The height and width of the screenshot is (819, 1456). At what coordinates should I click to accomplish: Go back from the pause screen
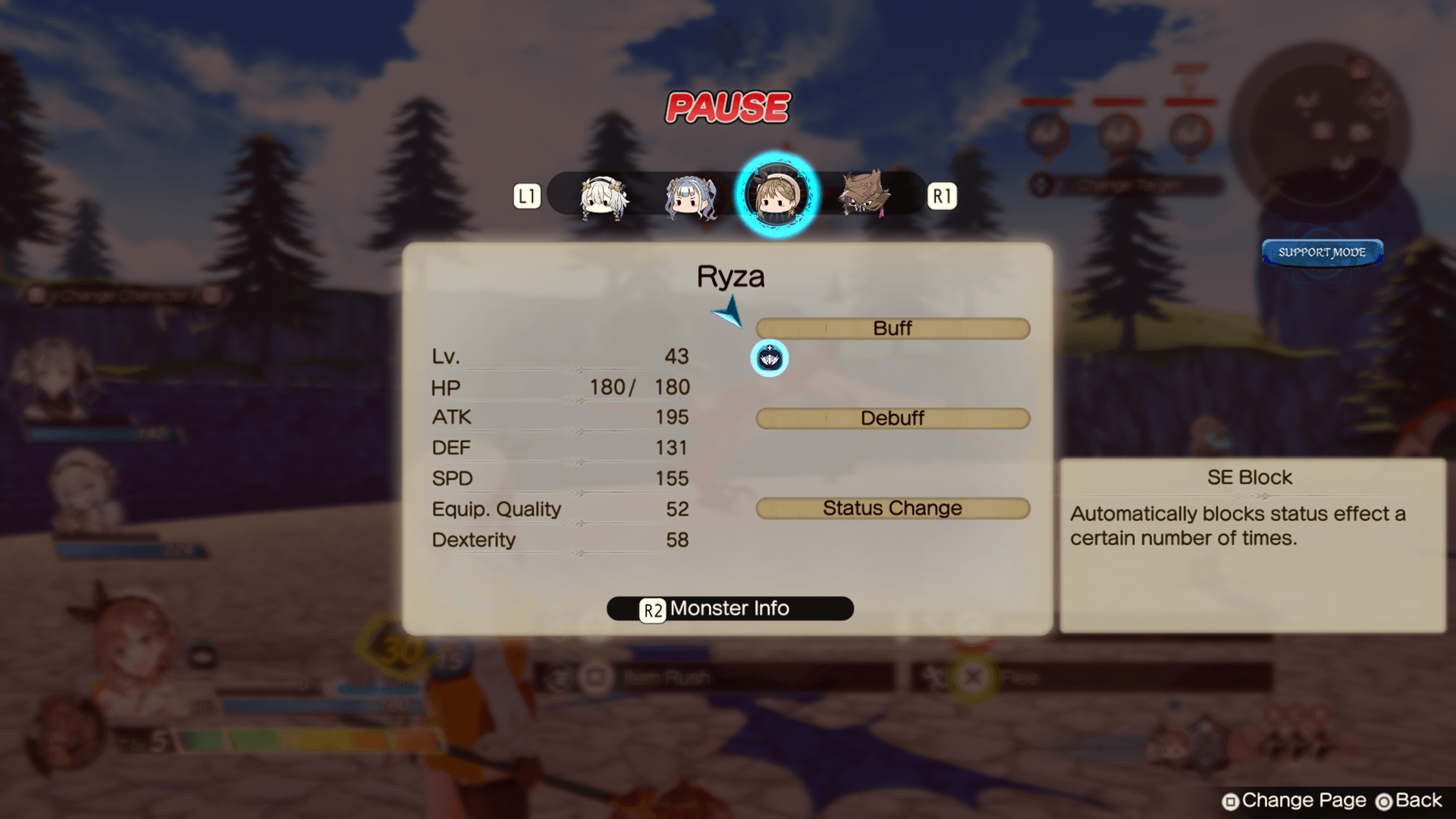[1409, 801]
